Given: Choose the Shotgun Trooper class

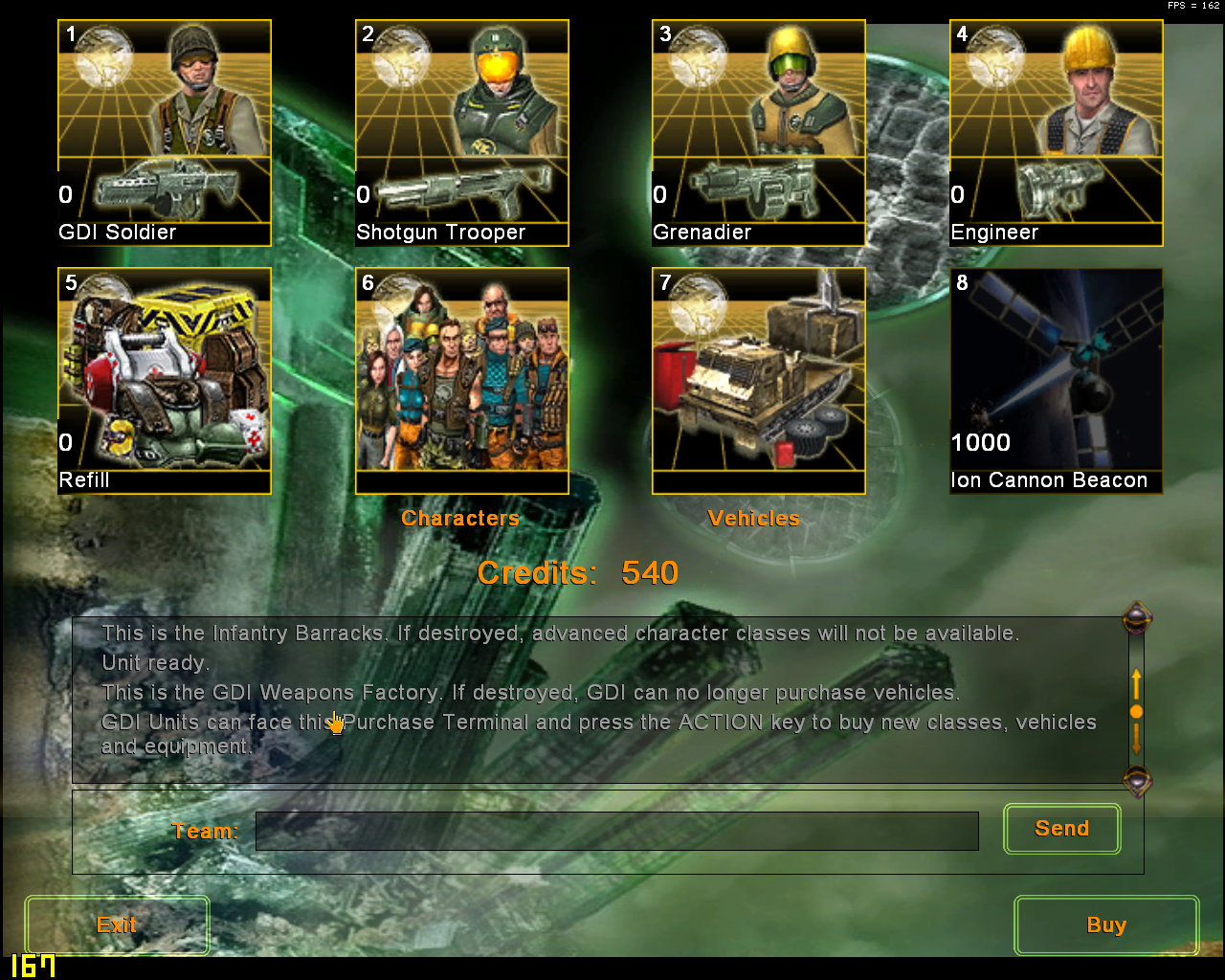Looking at the screenshot, I should (461, 133).
